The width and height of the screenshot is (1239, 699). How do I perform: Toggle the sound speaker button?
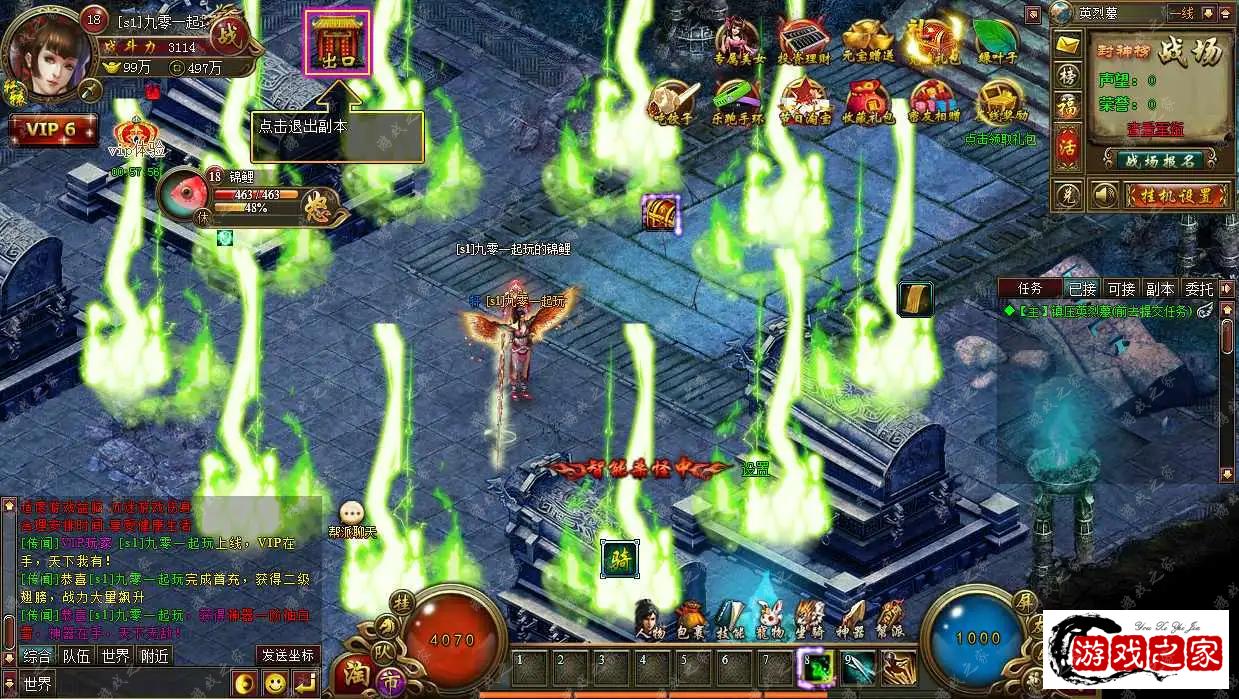(x=1103, y=194)
